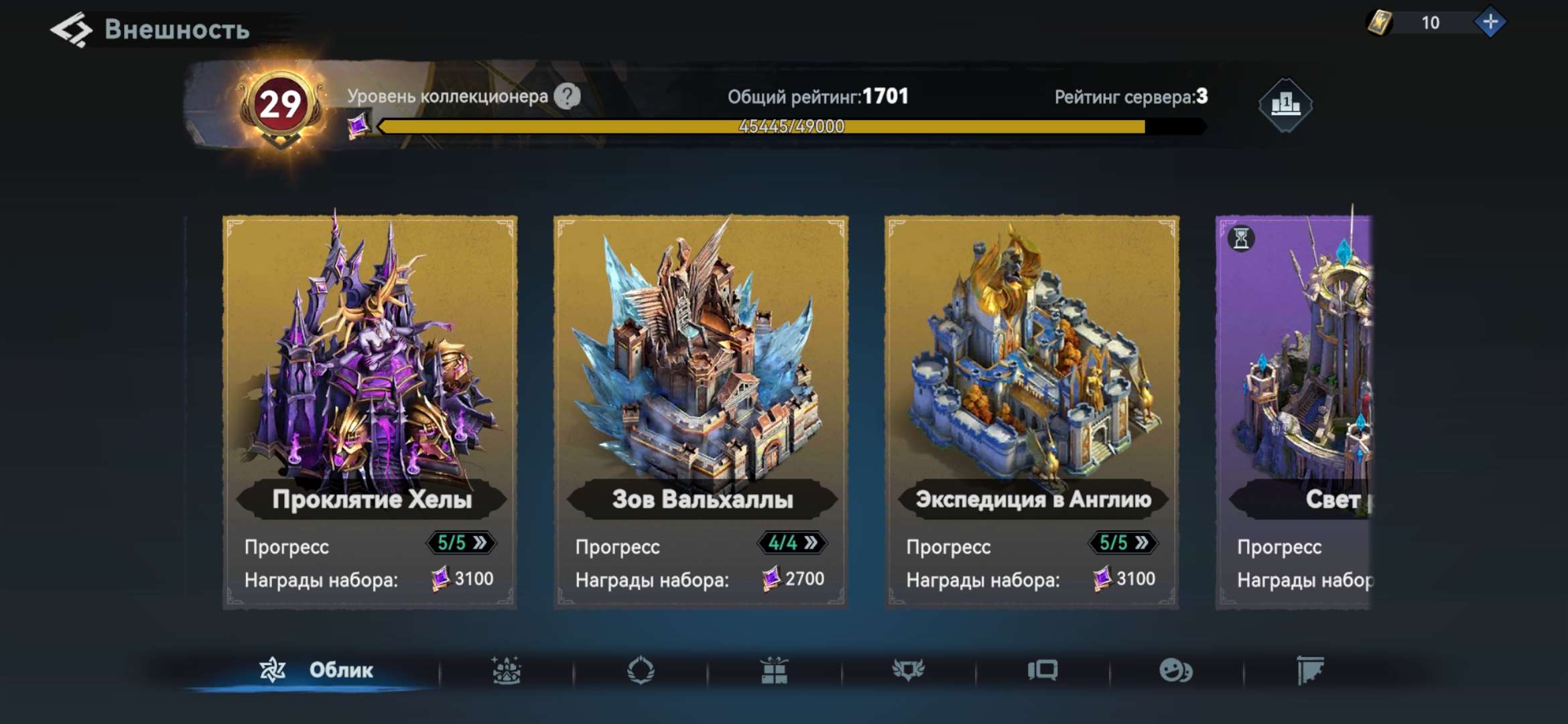Switch to the crown with sparkles tab

point(506,670)
